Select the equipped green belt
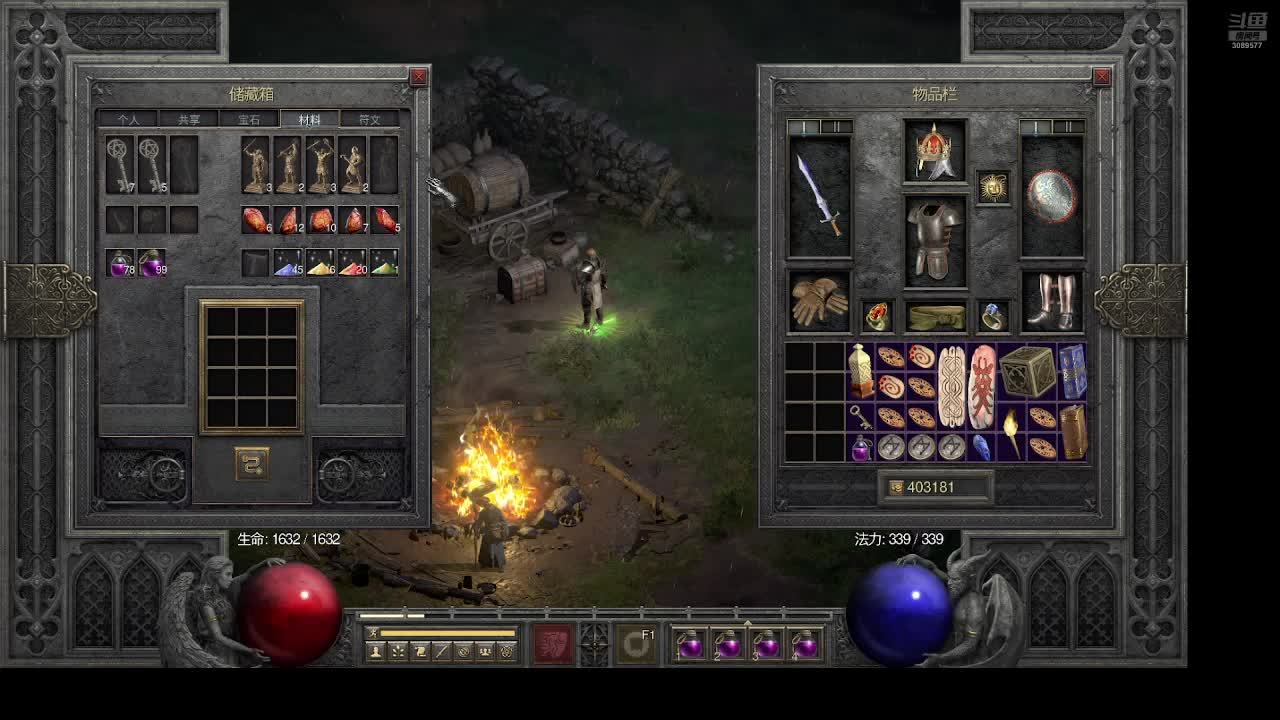 935,316
